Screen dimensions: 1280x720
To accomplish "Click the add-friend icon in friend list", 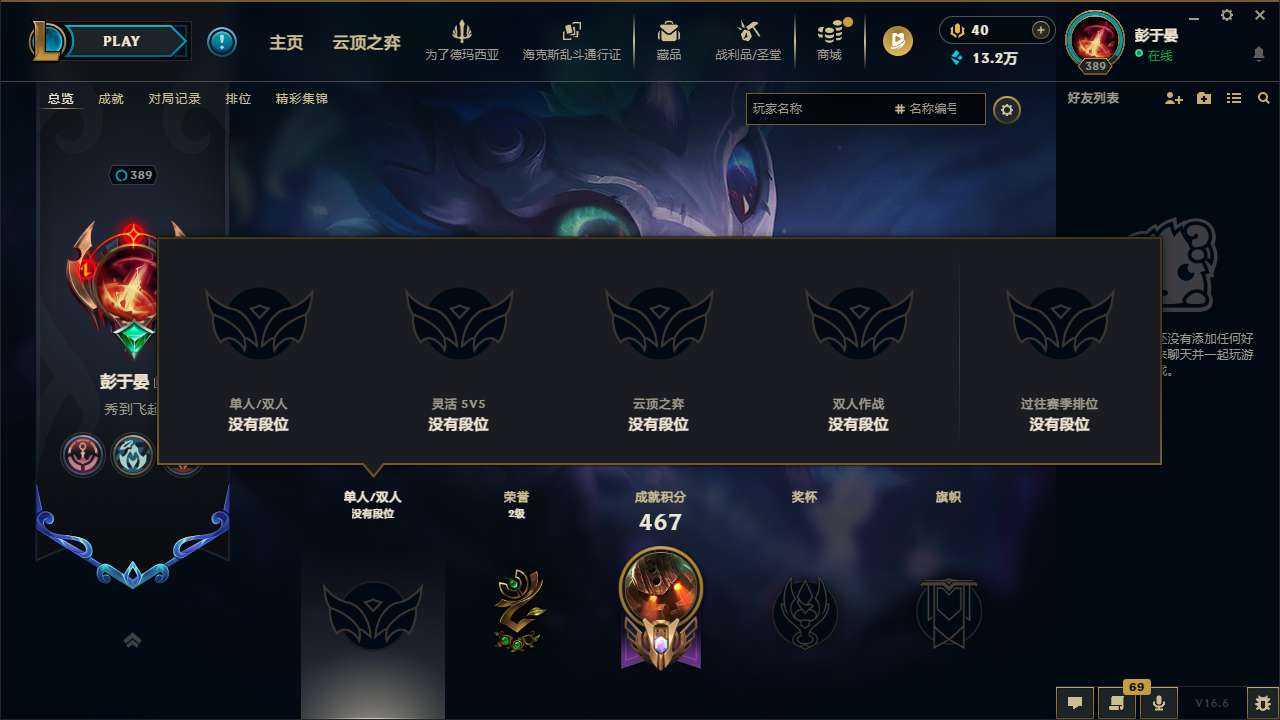I will [1171, 98].
